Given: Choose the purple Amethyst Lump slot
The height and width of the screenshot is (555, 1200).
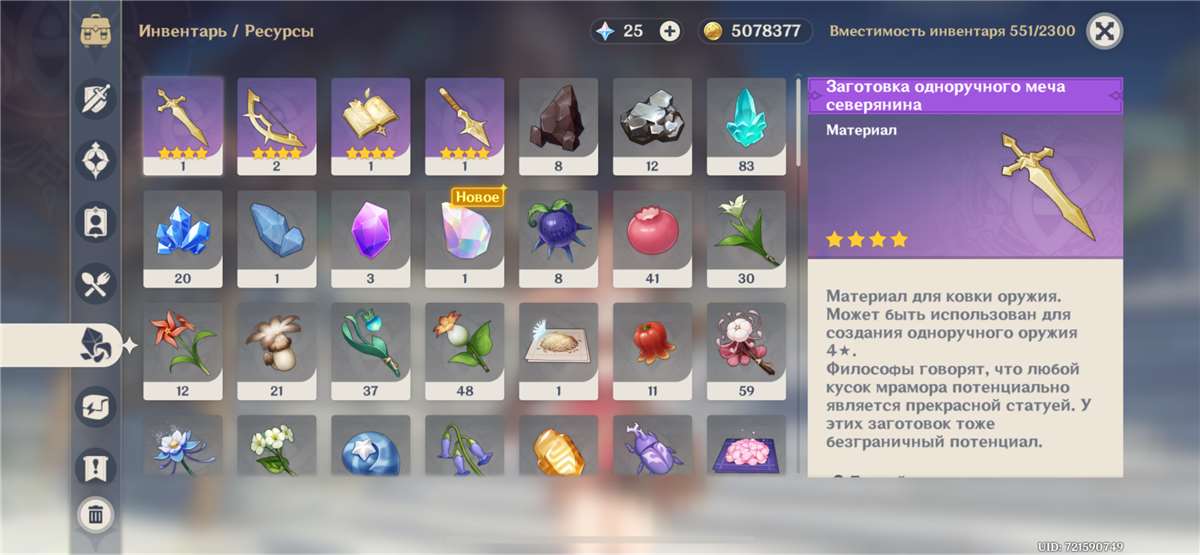Looking at the screenshot, I should click(x=371, y=237).
